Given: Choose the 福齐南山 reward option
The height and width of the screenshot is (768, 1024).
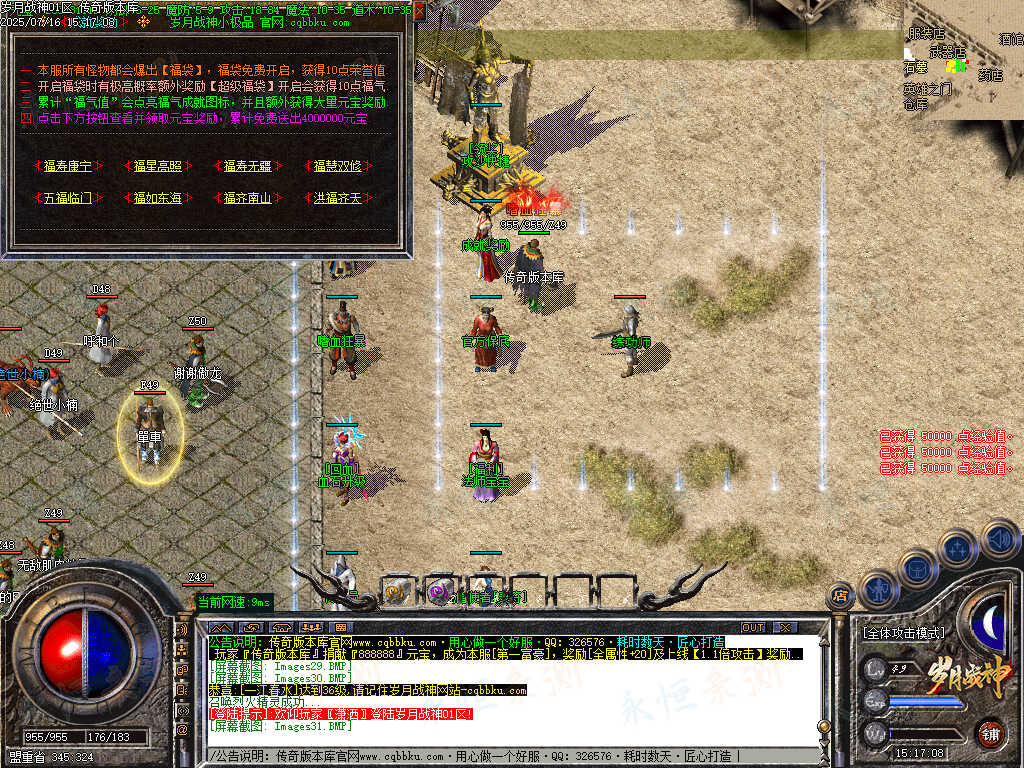Looking at the screenshot, I should [x=248, y=198].
